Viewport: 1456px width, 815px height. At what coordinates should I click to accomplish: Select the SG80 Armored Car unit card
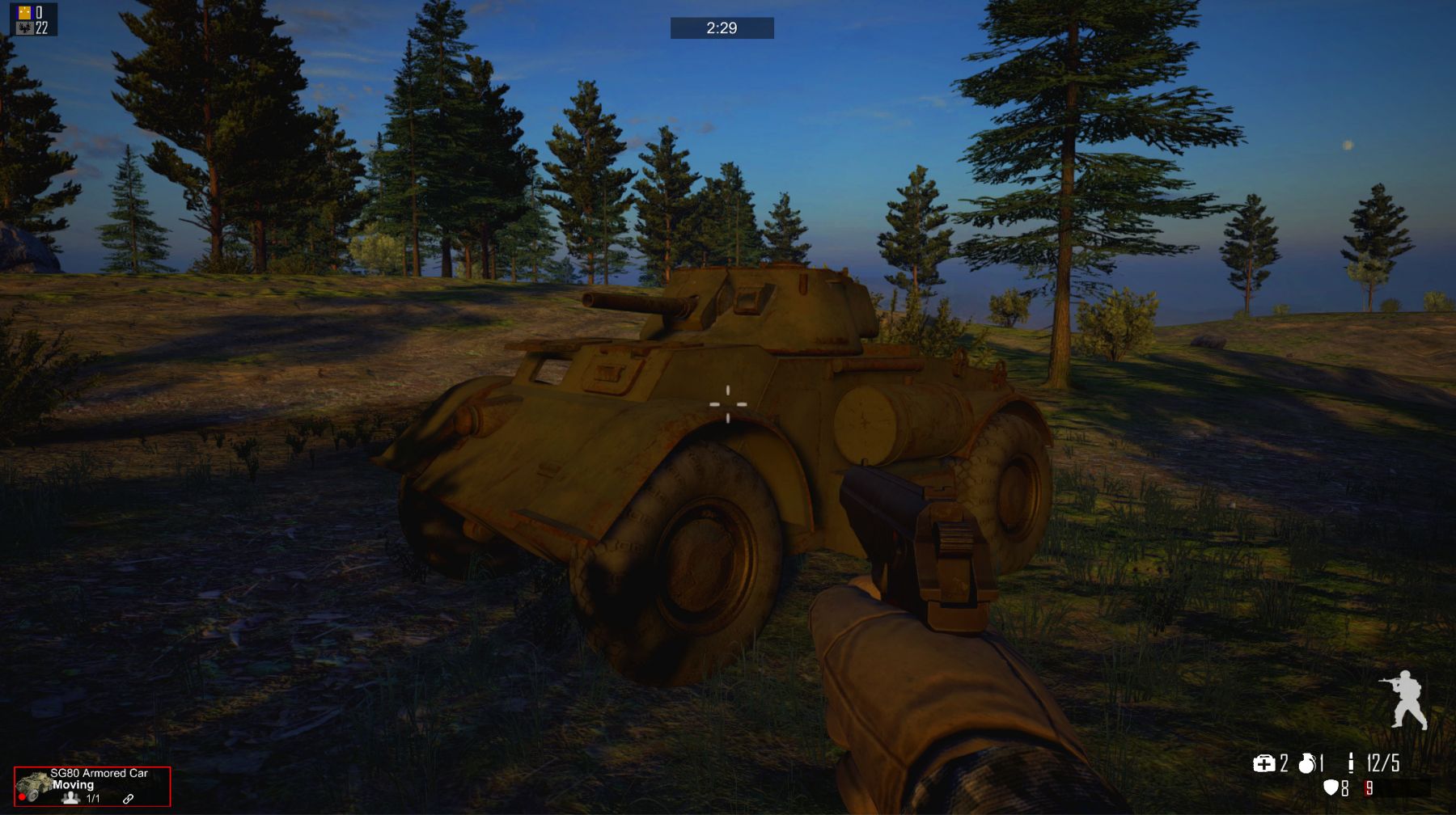(x=92, y=786)
